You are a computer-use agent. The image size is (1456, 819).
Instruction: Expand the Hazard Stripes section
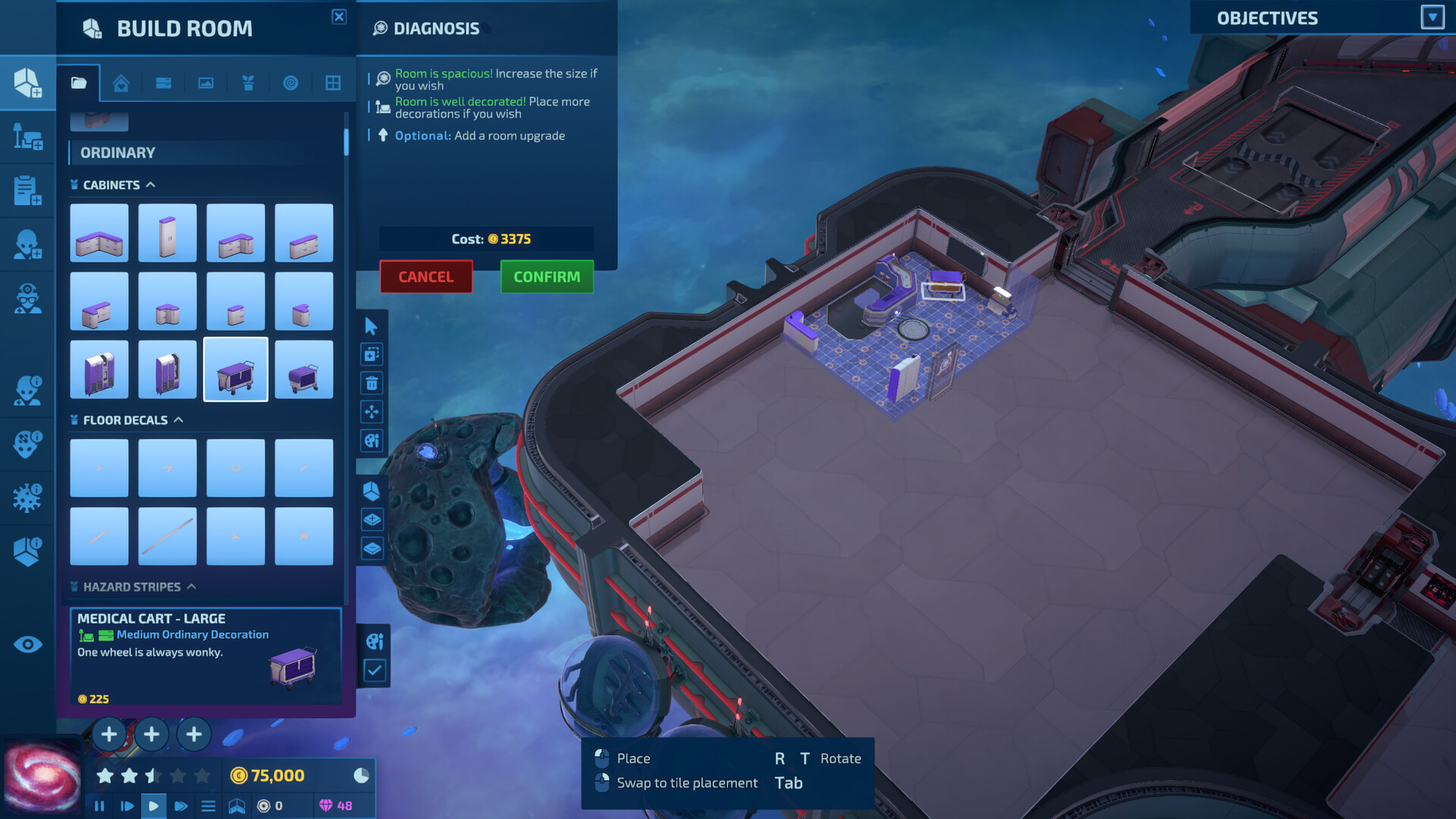pyautogui.click(x=193, y=586)
